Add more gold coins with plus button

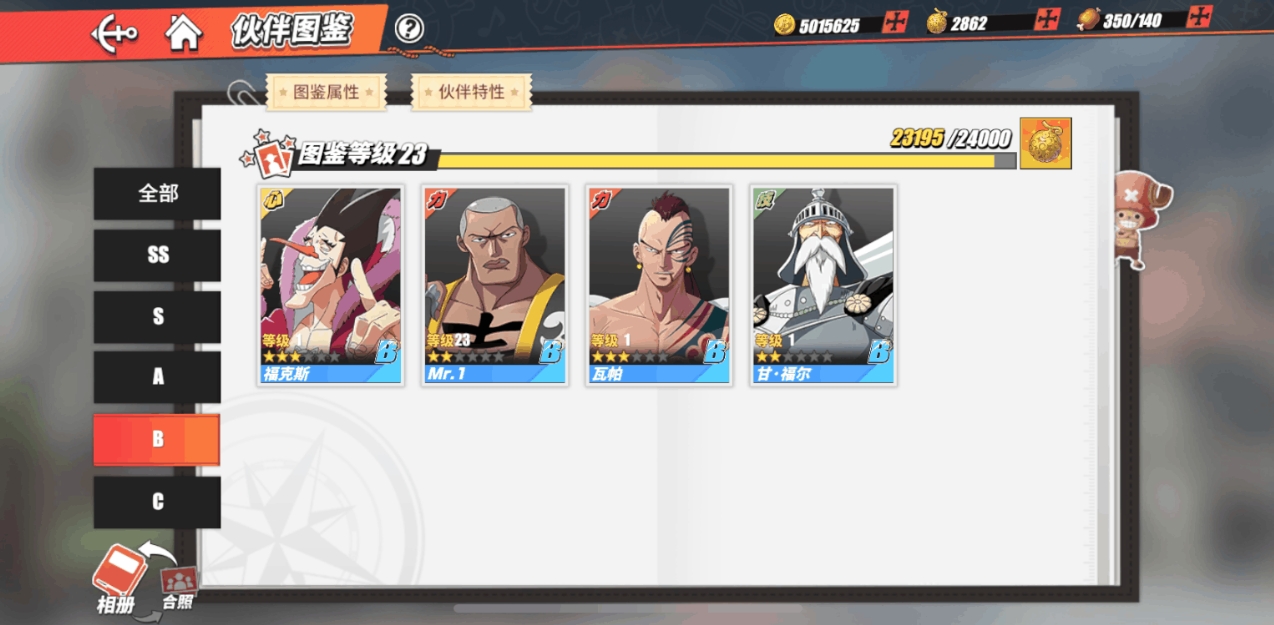coord(895,22)
